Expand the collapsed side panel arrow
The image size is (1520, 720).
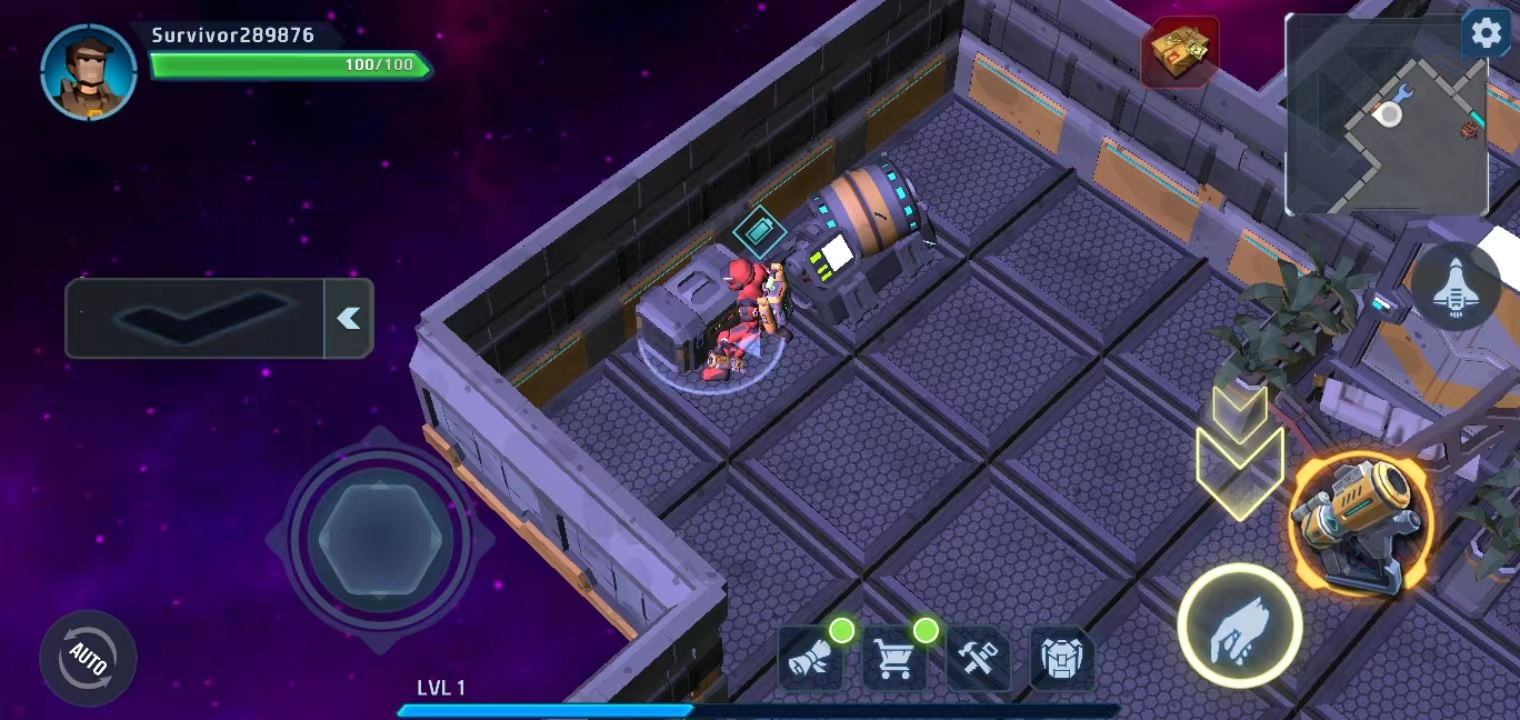[x=348, y=318]
